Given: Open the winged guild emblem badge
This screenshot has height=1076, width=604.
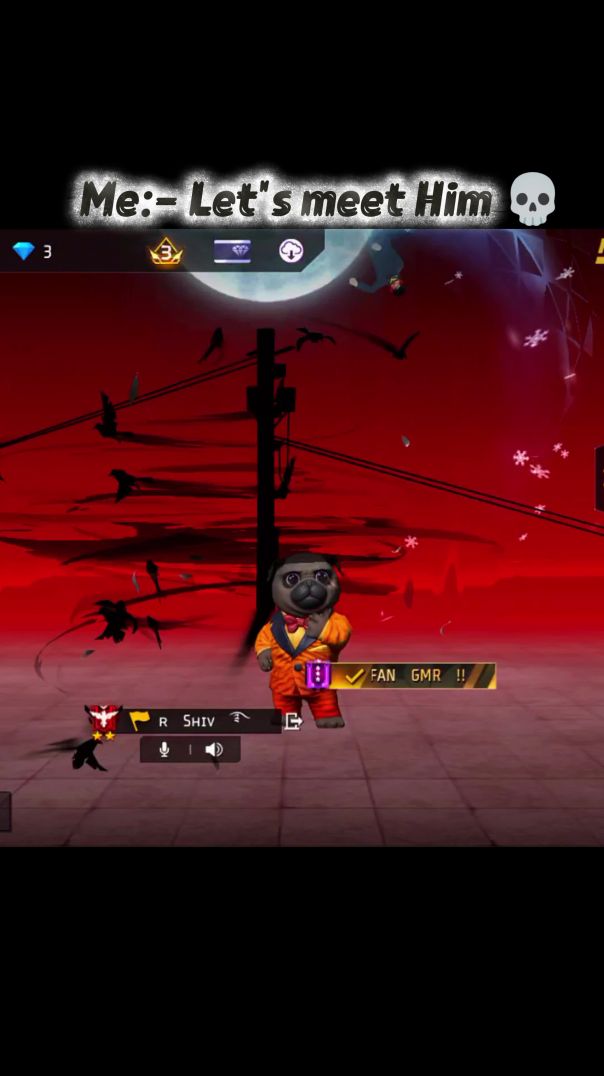Looking at the screenshot, I should 103,721.
